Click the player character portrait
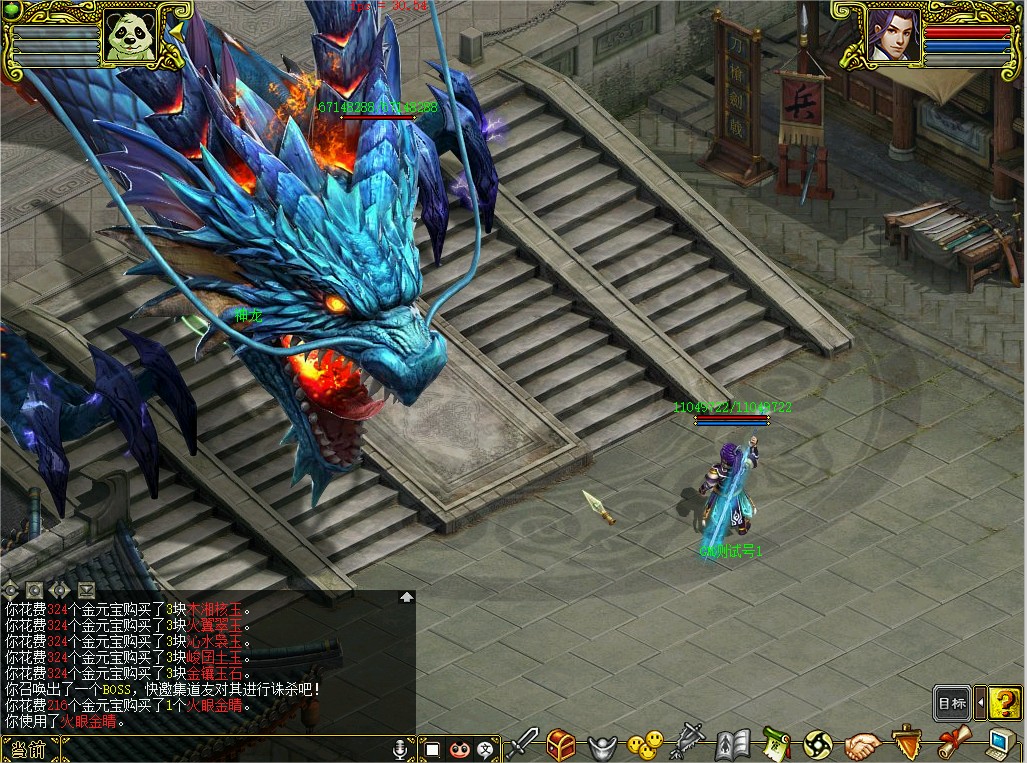The width and height of the screenshot is (1027, 763). (891, 35)
